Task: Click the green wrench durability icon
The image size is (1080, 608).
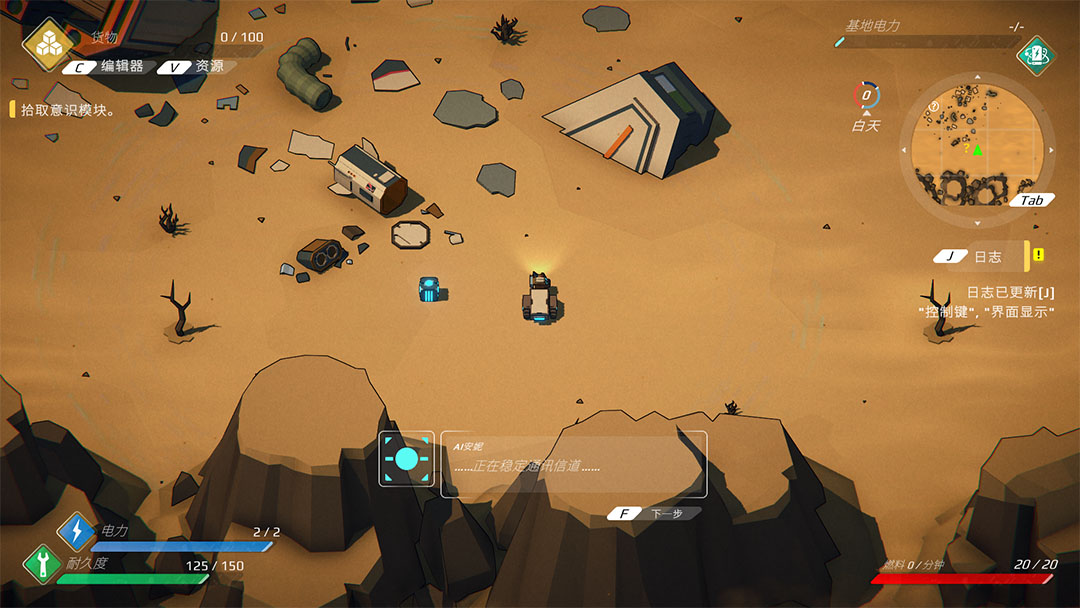Action: 42,563
